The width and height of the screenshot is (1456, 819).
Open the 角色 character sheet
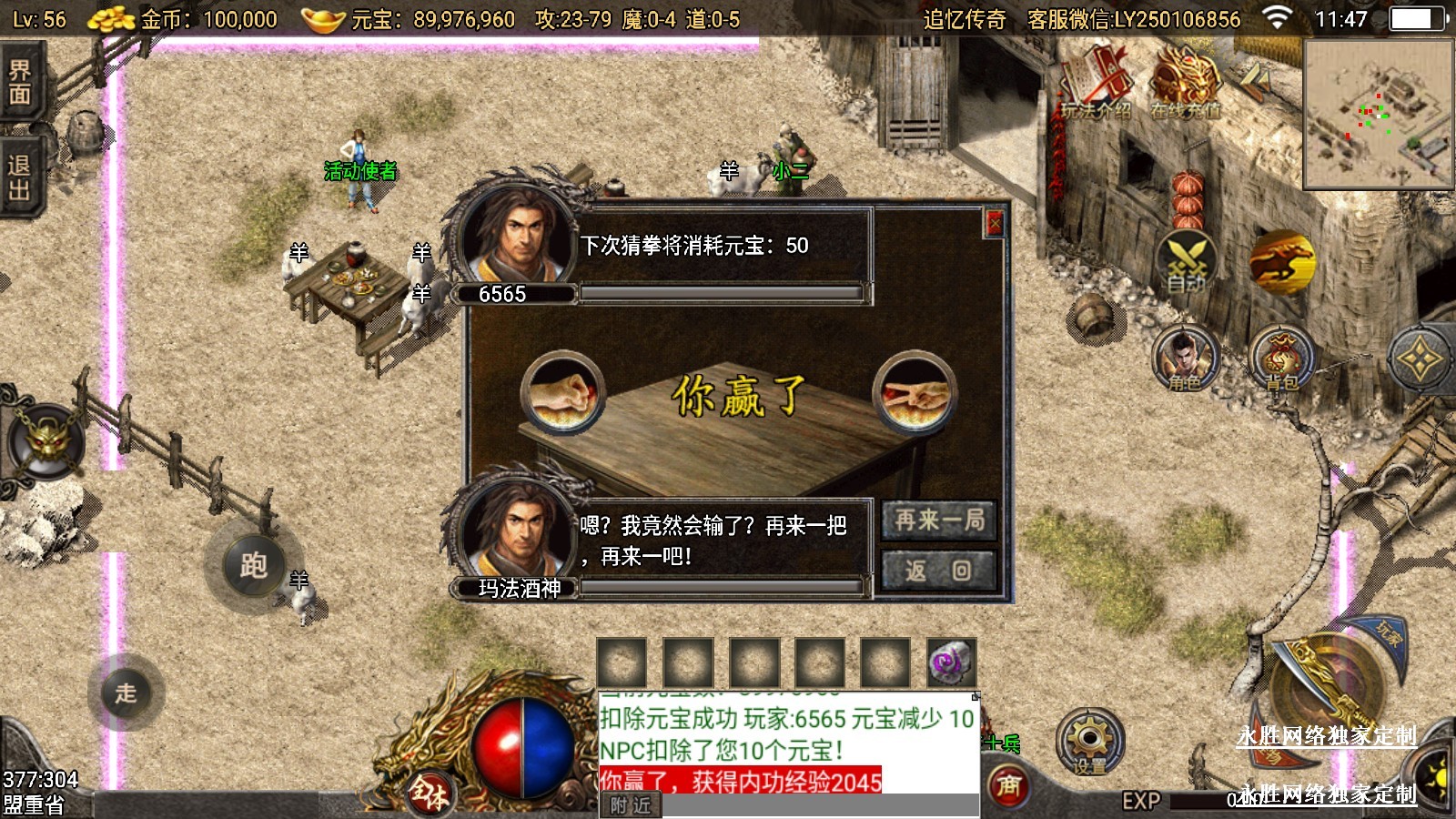coord(1185,358)
